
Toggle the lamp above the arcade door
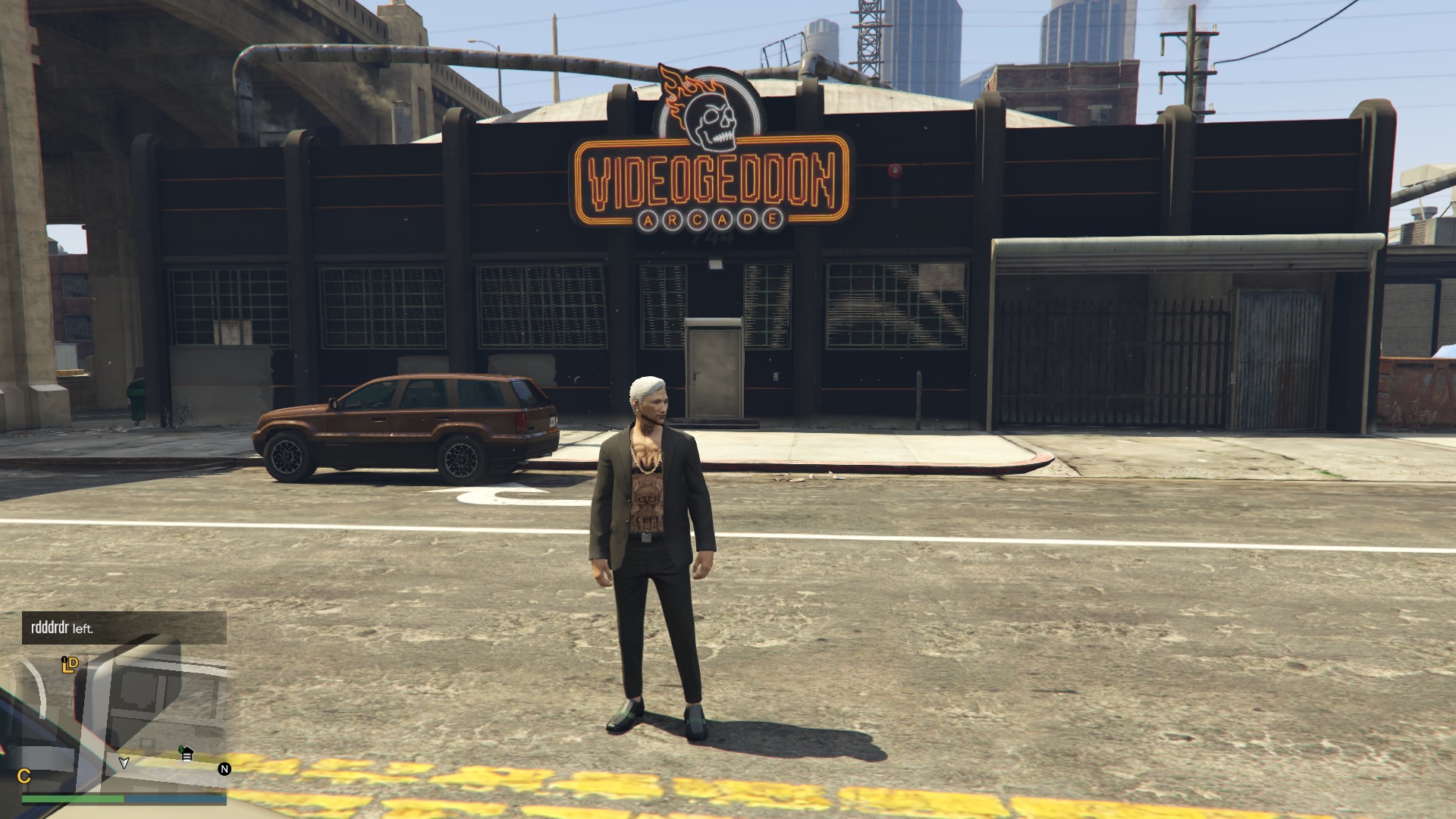pos(716,262)
